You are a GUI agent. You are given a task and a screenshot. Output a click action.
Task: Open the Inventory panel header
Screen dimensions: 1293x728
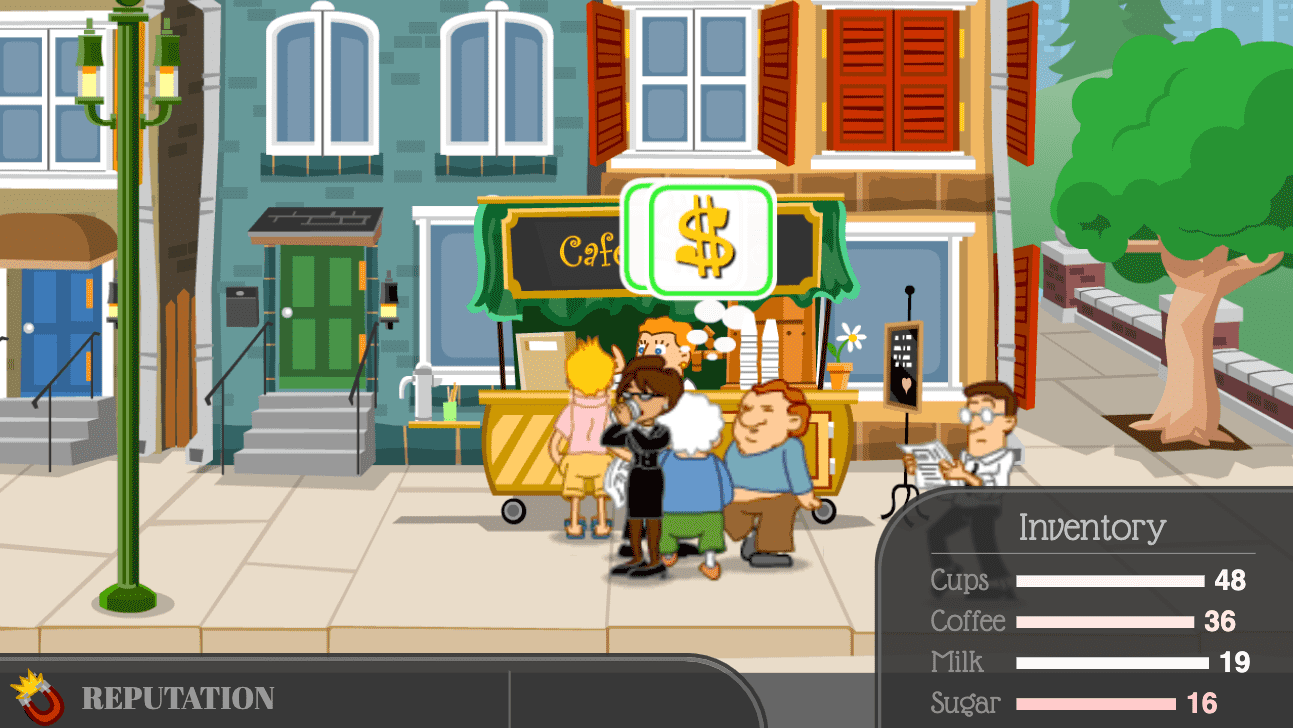click(1091, 527)
